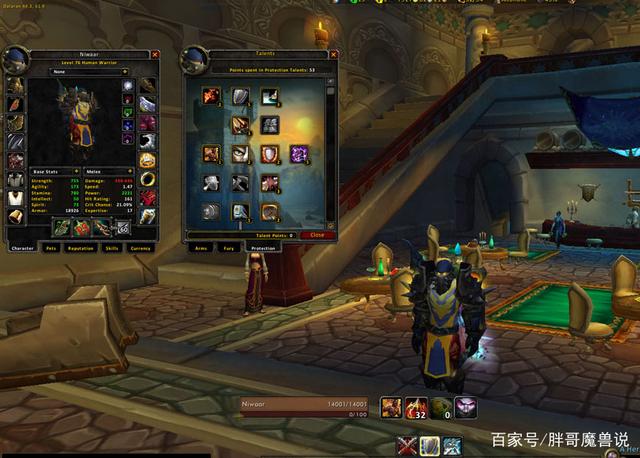Screen dimensions: 640x458
Task: Close the Talents window with the X
Action: click(332, 55)
